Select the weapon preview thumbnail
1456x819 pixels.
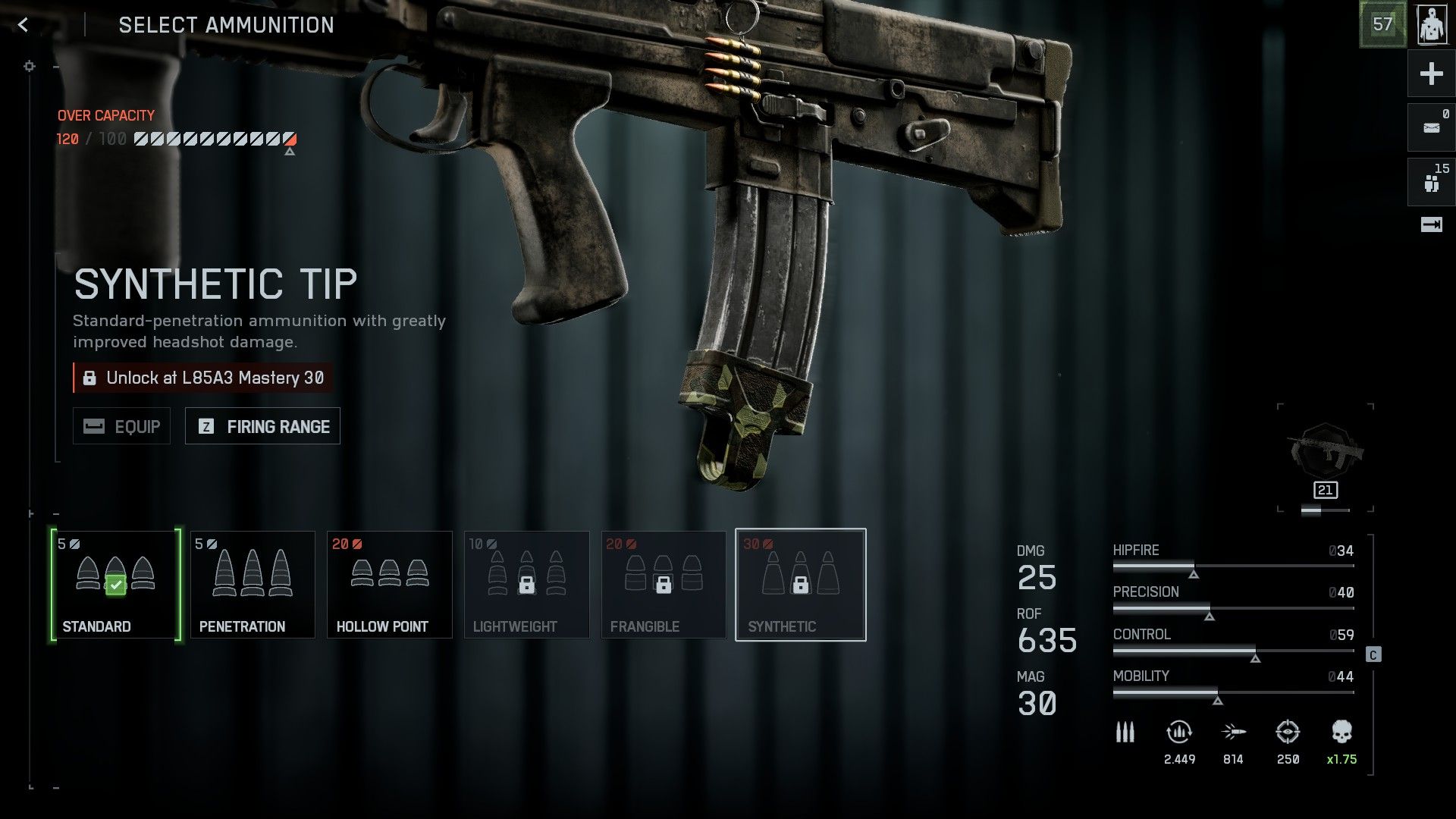coord(1326,455)
